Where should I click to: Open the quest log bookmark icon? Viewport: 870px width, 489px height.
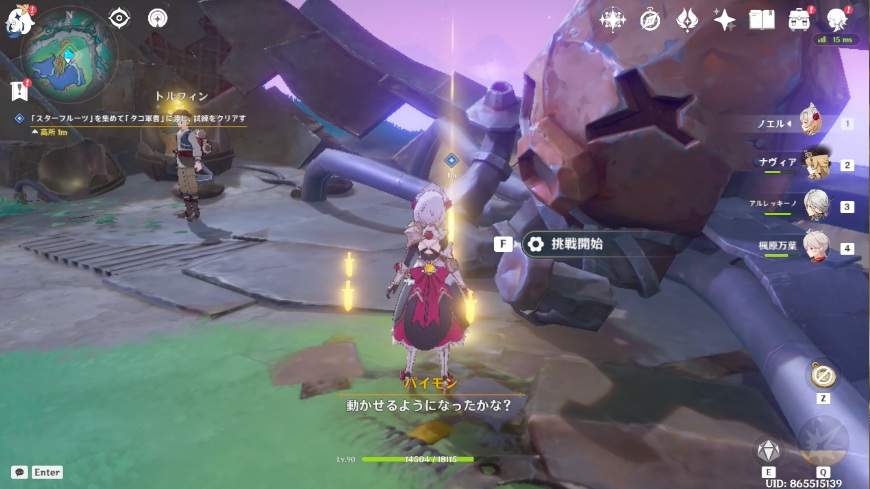click(19, 91)
